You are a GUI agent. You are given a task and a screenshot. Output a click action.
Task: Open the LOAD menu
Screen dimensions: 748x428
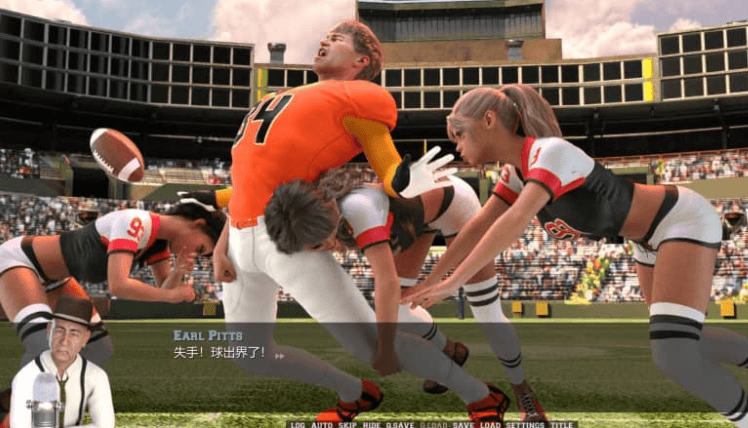pyautogui.click(x=490, y=424)
